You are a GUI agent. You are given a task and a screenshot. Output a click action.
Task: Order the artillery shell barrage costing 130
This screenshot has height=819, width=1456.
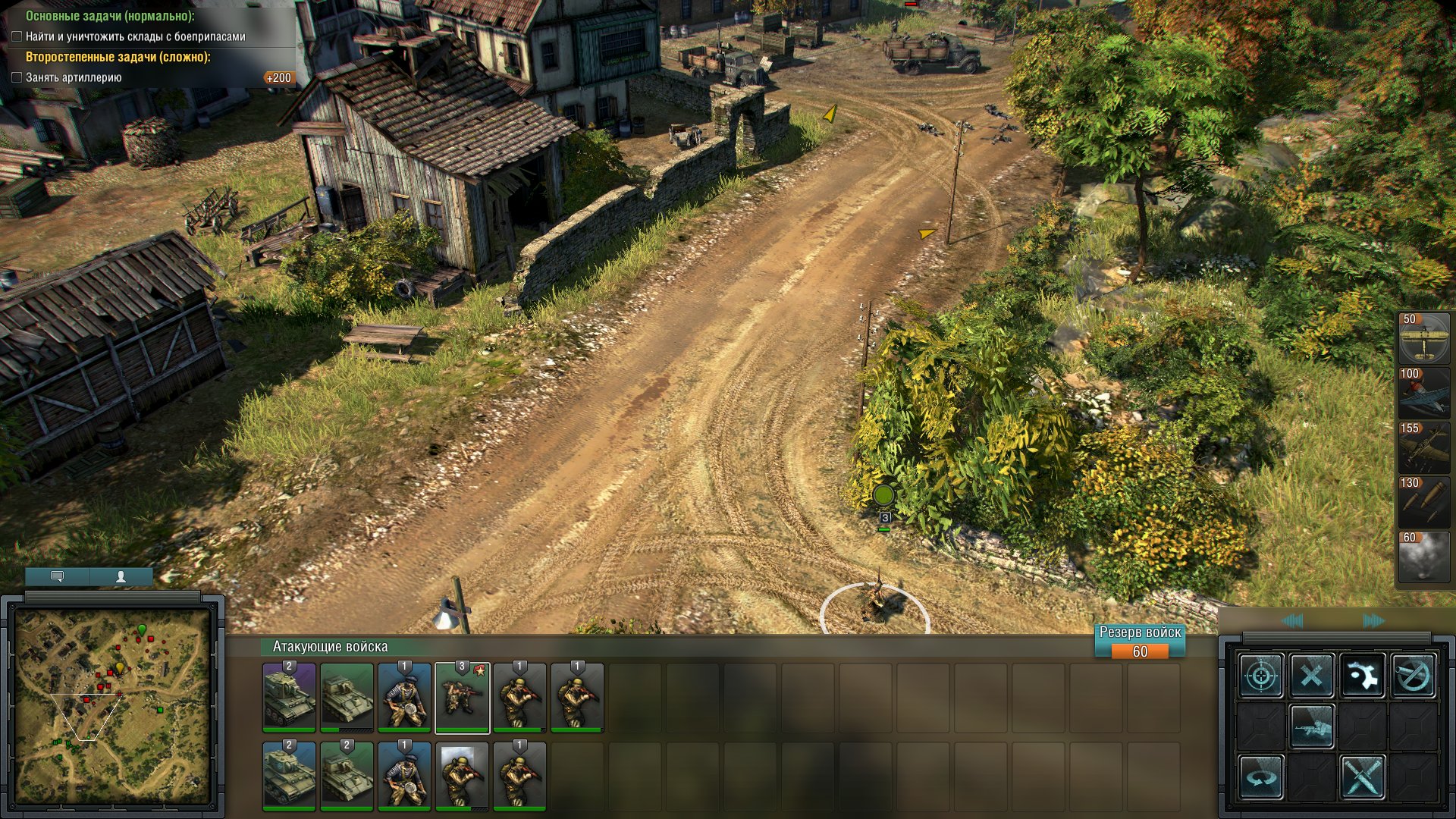(1423, 502)
